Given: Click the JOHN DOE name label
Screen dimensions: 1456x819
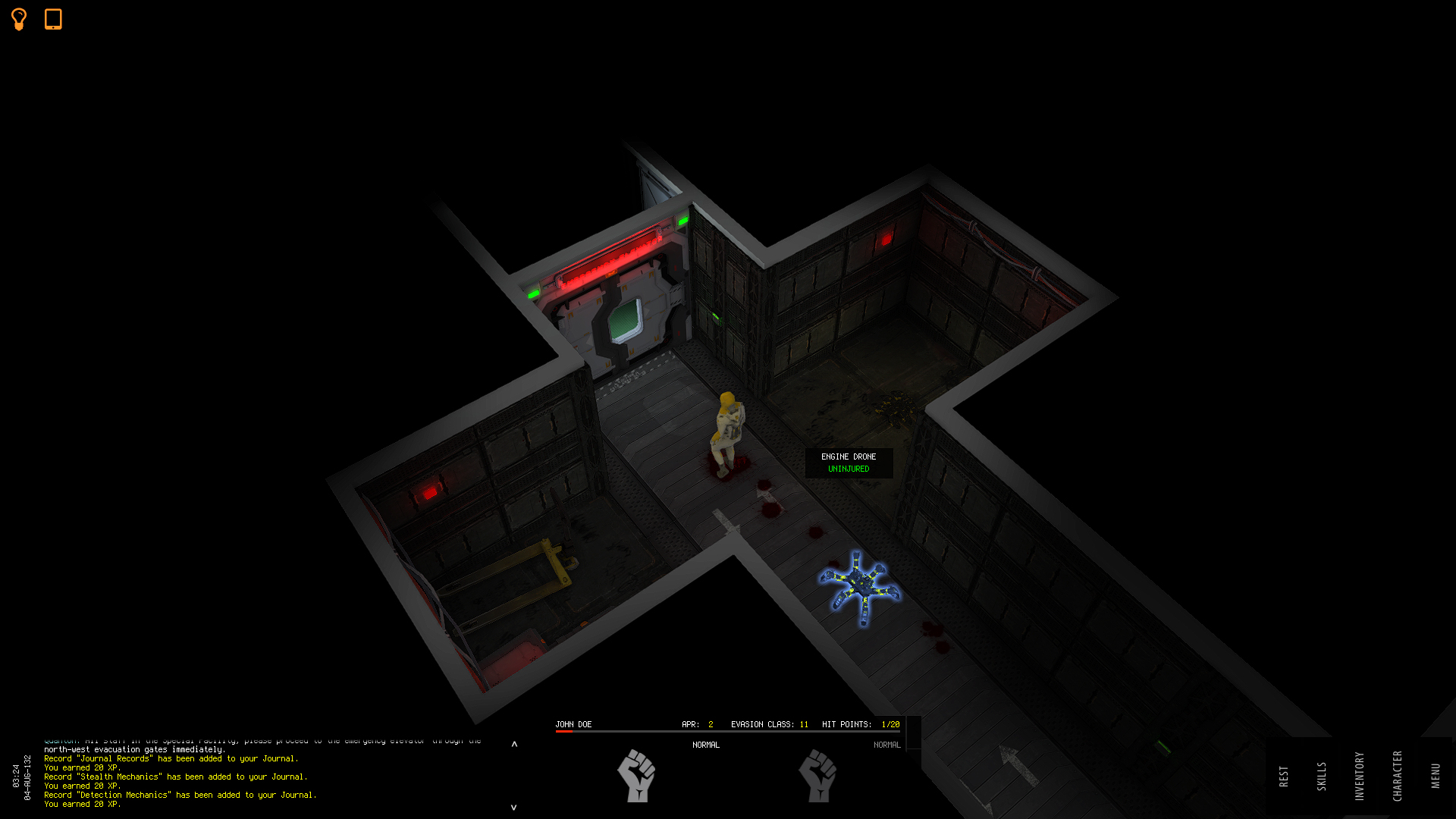Looking at the screenshot, I should tap(575, 724).
